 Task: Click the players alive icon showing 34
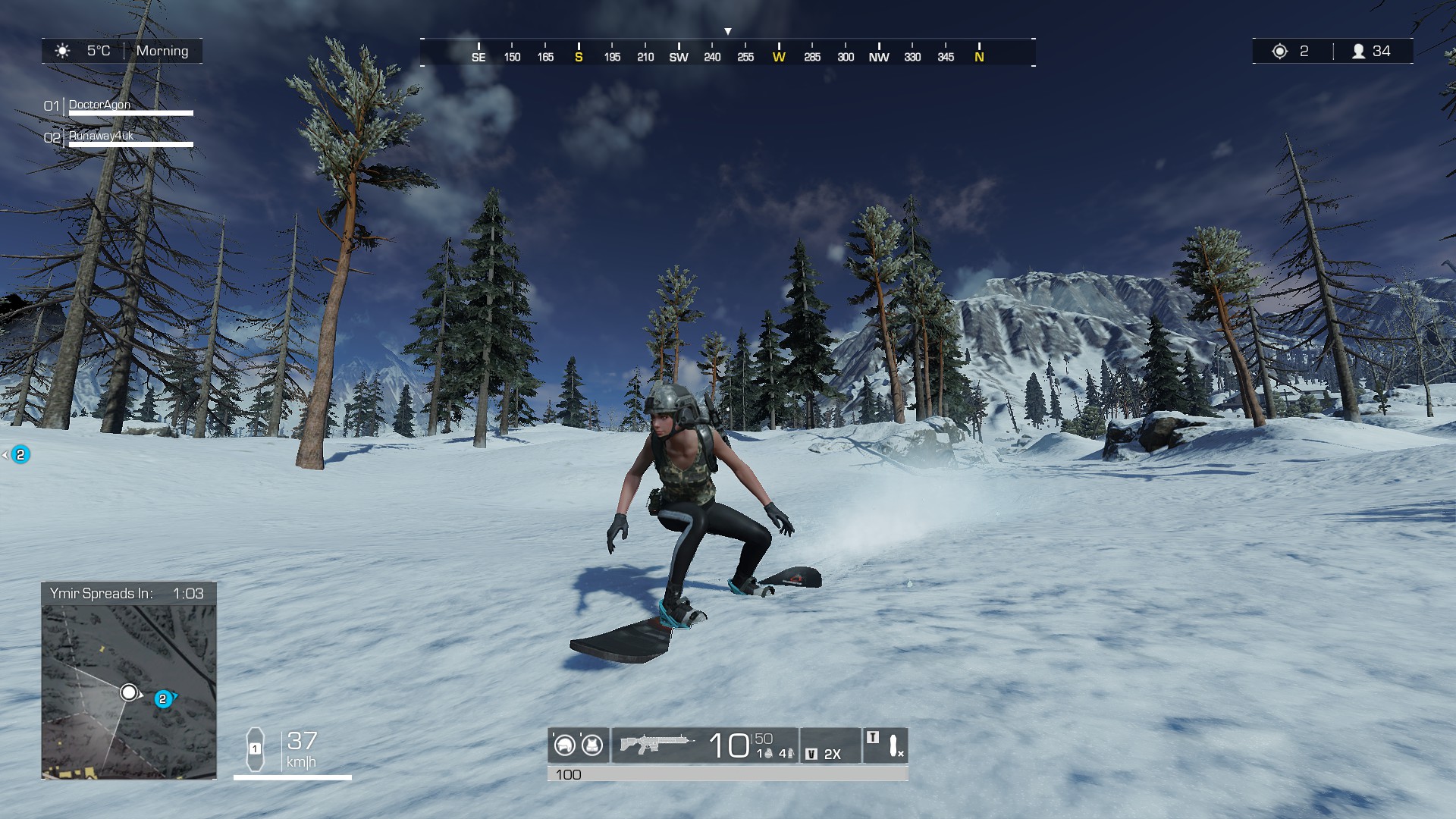[x=1357, y=50]
